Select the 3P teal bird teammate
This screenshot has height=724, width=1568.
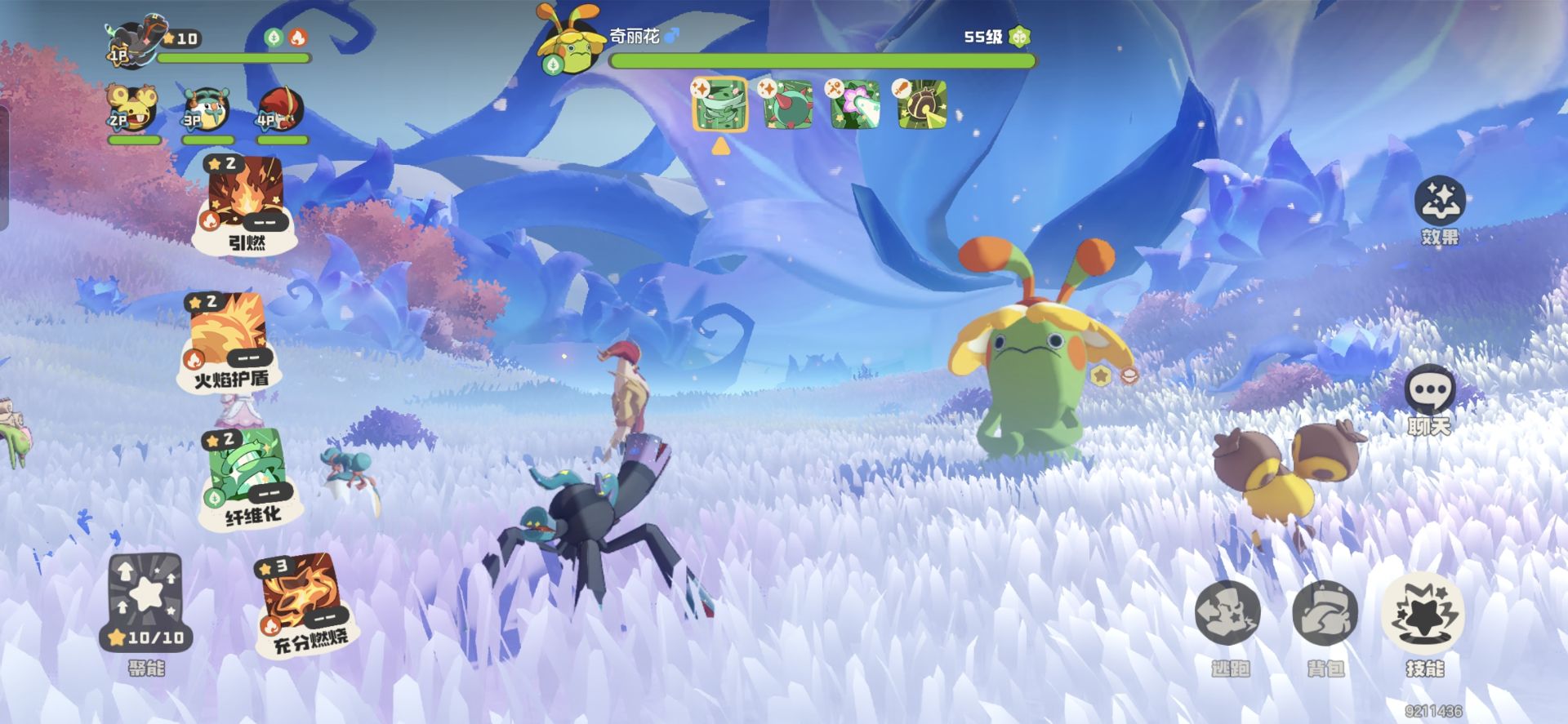click(x=206, y=109)
